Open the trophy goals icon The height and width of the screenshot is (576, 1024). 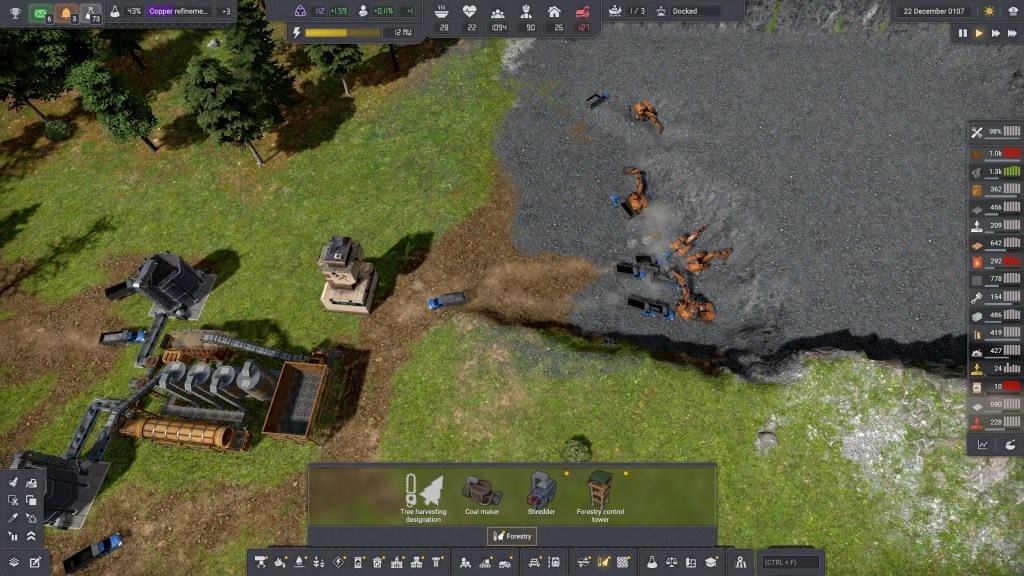pyautogui.click(x=15, y=13)
